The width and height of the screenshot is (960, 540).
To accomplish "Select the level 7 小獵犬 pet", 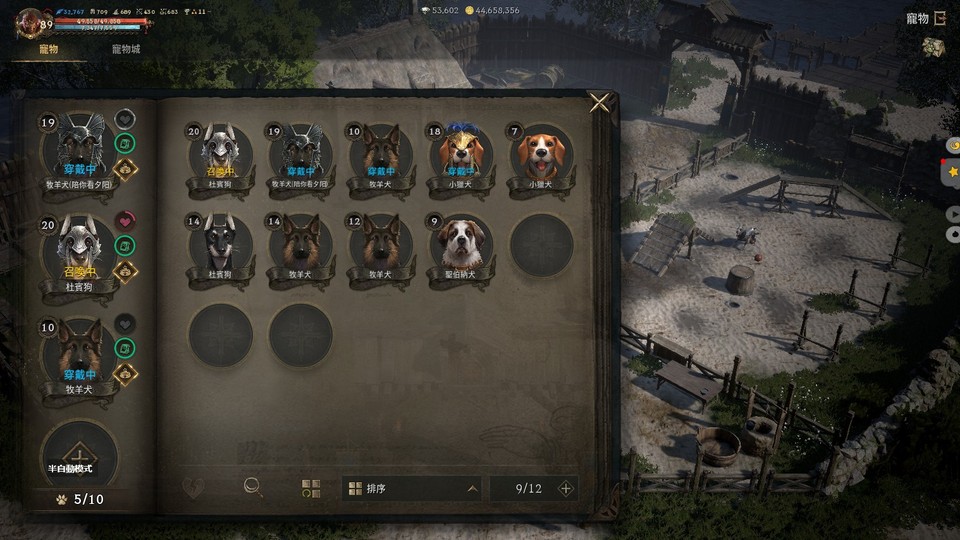I will coord(541,155).
